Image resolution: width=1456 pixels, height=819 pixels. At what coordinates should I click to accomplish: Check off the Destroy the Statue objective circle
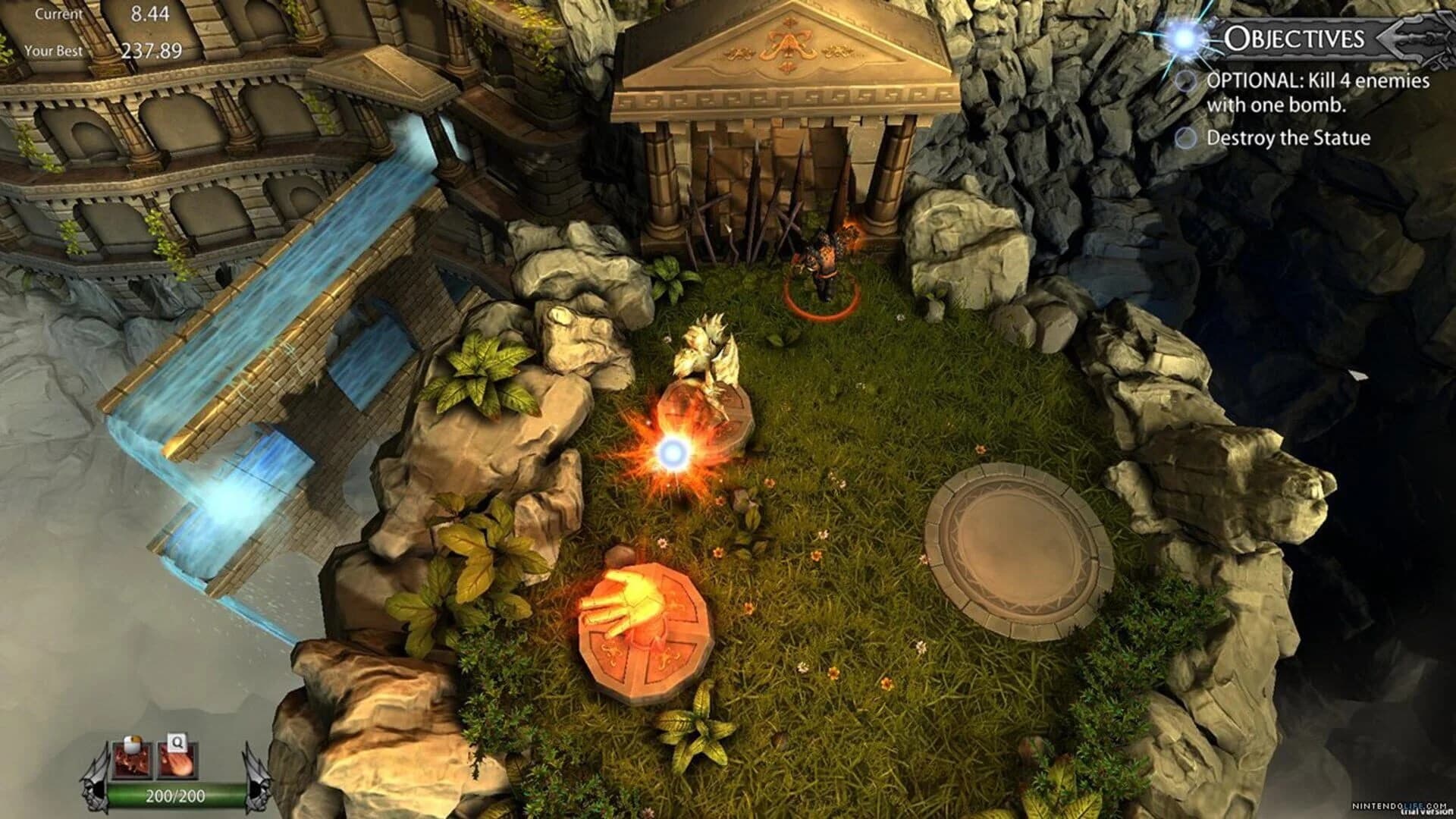tap(1188, 138)
